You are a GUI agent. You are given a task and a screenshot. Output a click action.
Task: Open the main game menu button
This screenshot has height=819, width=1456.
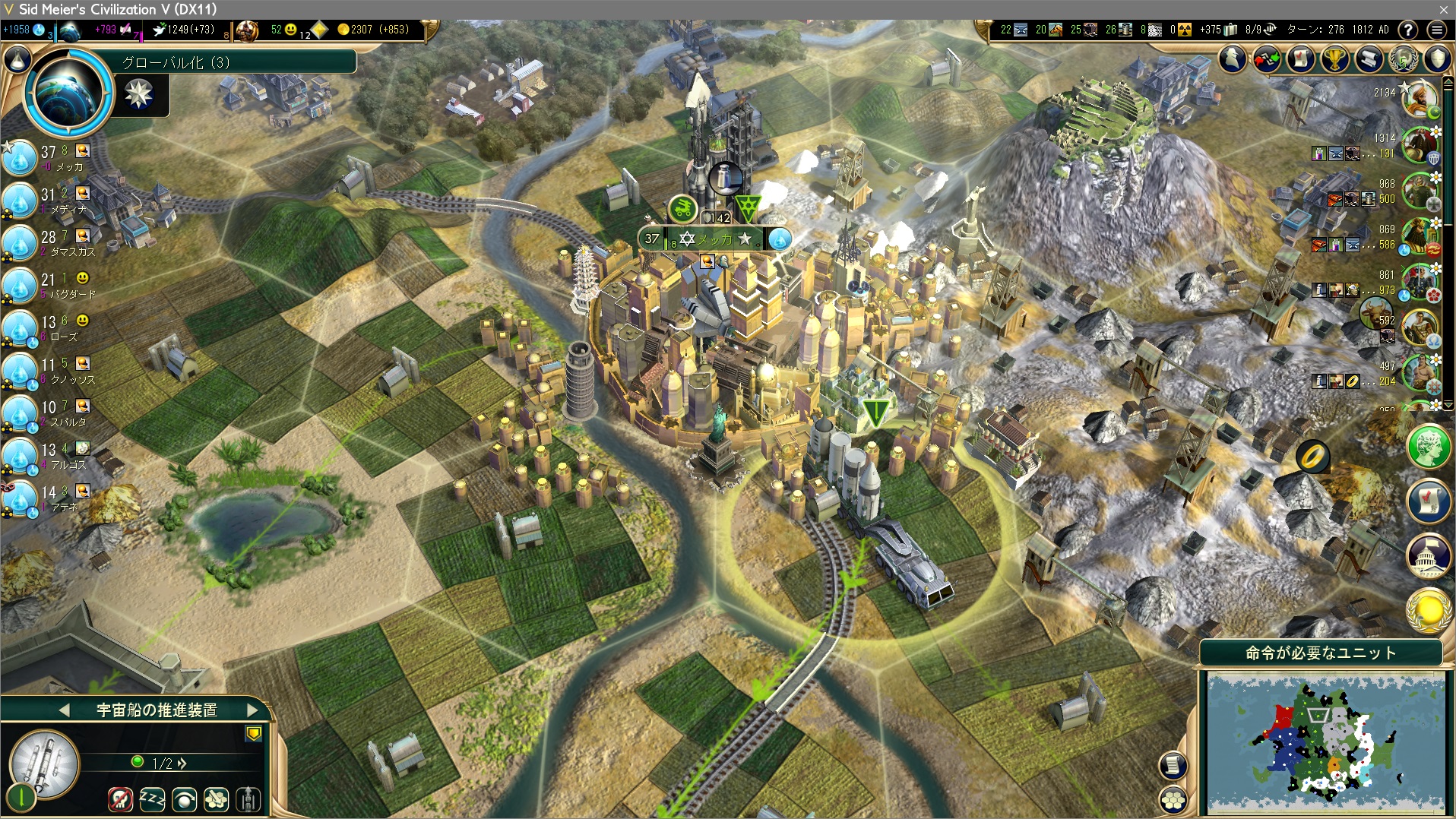1437,30
